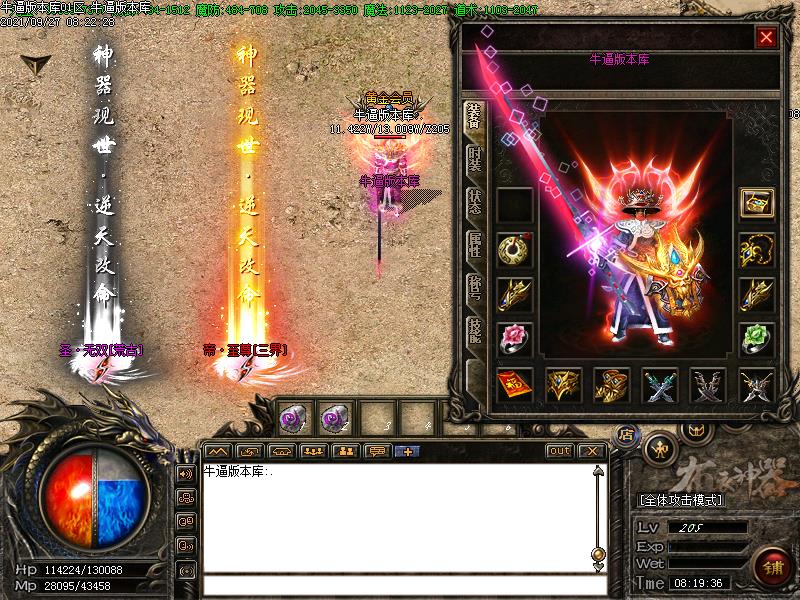Close the character equipment panel
The width and height of the screenshot is (800, 600).
coord(766,38)
